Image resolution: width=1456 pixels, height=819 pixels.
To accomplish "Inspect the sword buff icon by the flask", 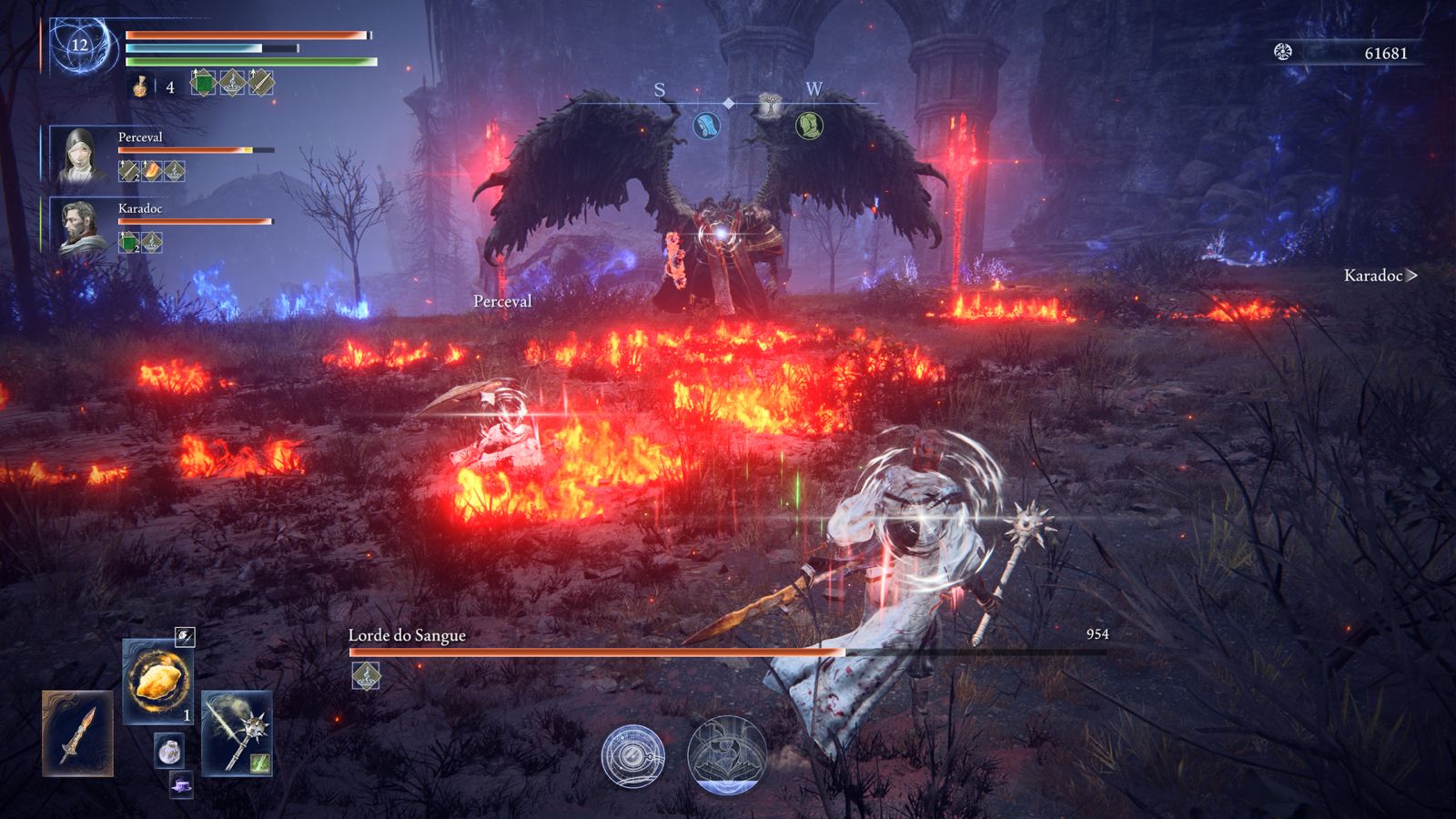I will [260, 83].
